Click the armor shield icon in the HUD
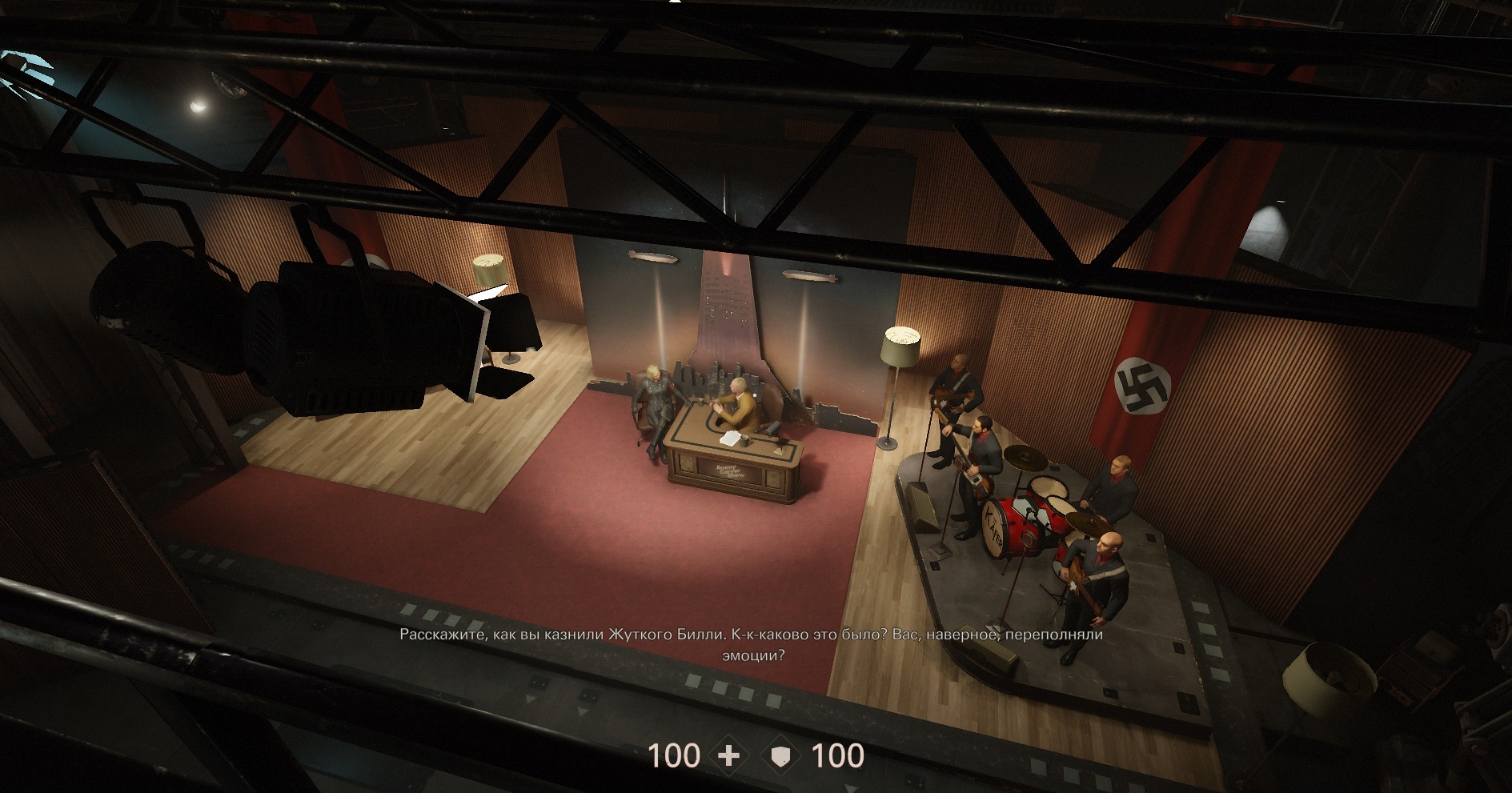Screen dimensions: 1512x793 [782, 753]
